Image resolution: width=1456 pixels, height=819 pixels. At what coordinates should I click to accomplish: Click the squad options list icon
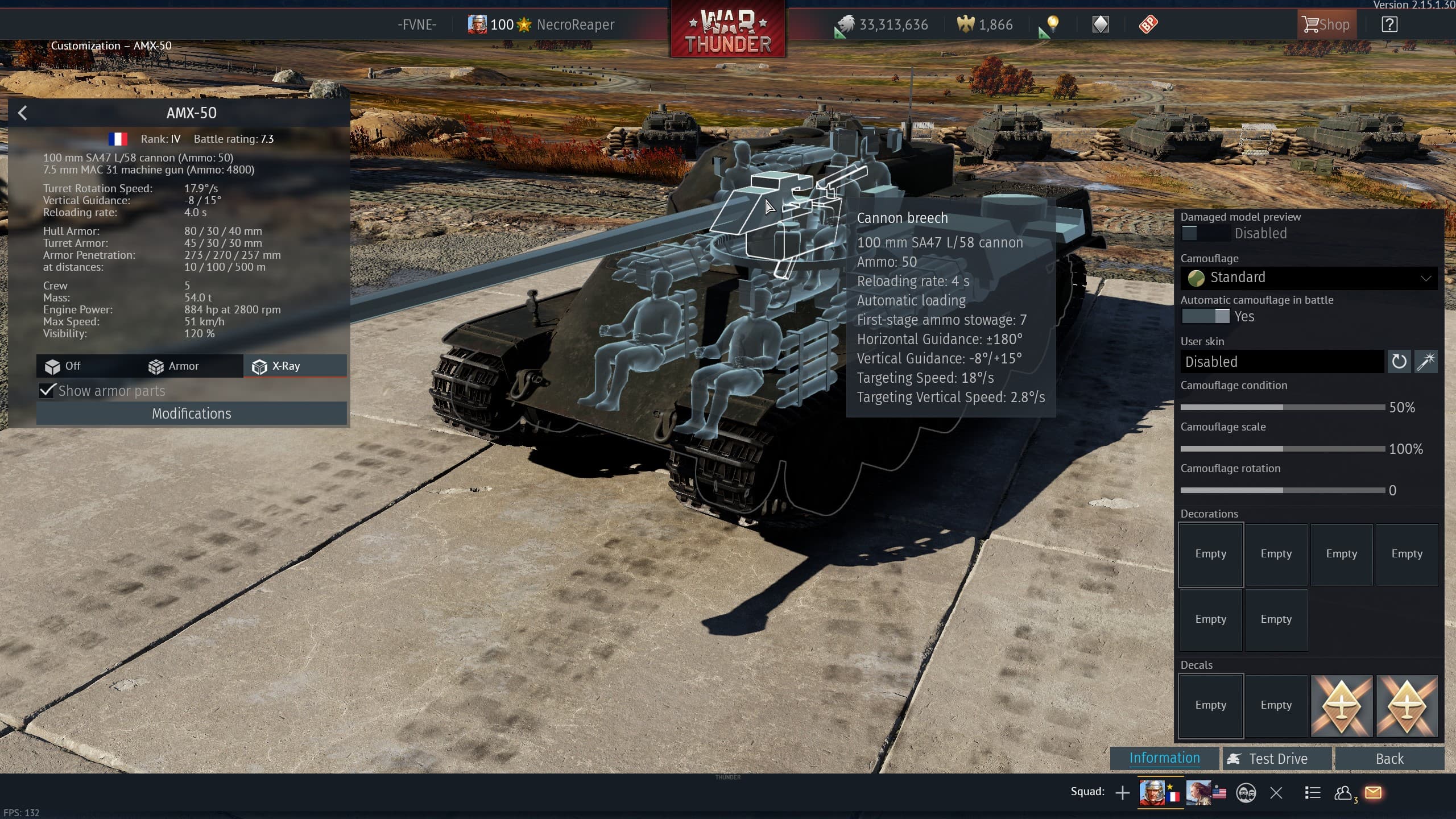pos(1313,792)
